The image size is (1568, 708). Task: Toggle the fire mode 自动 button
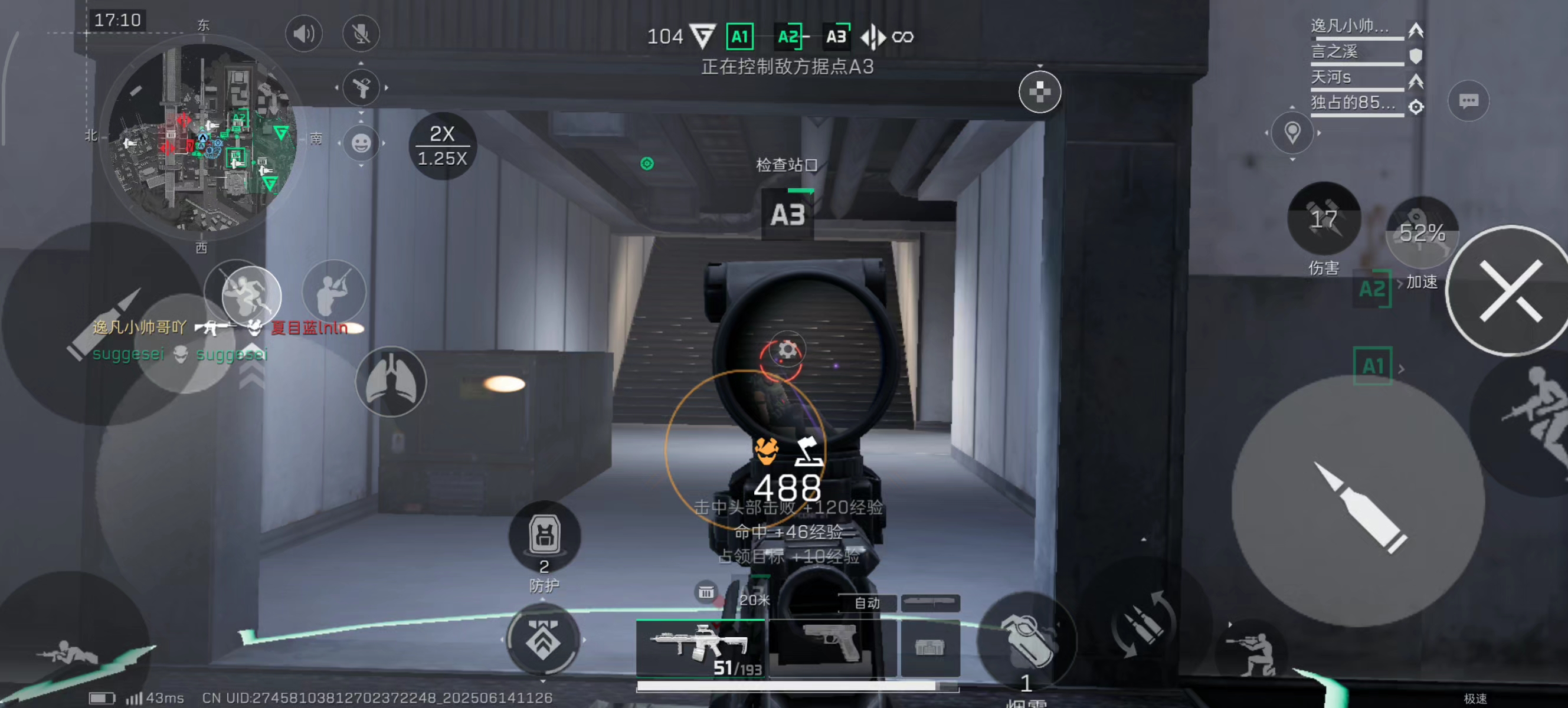(867, 602)
